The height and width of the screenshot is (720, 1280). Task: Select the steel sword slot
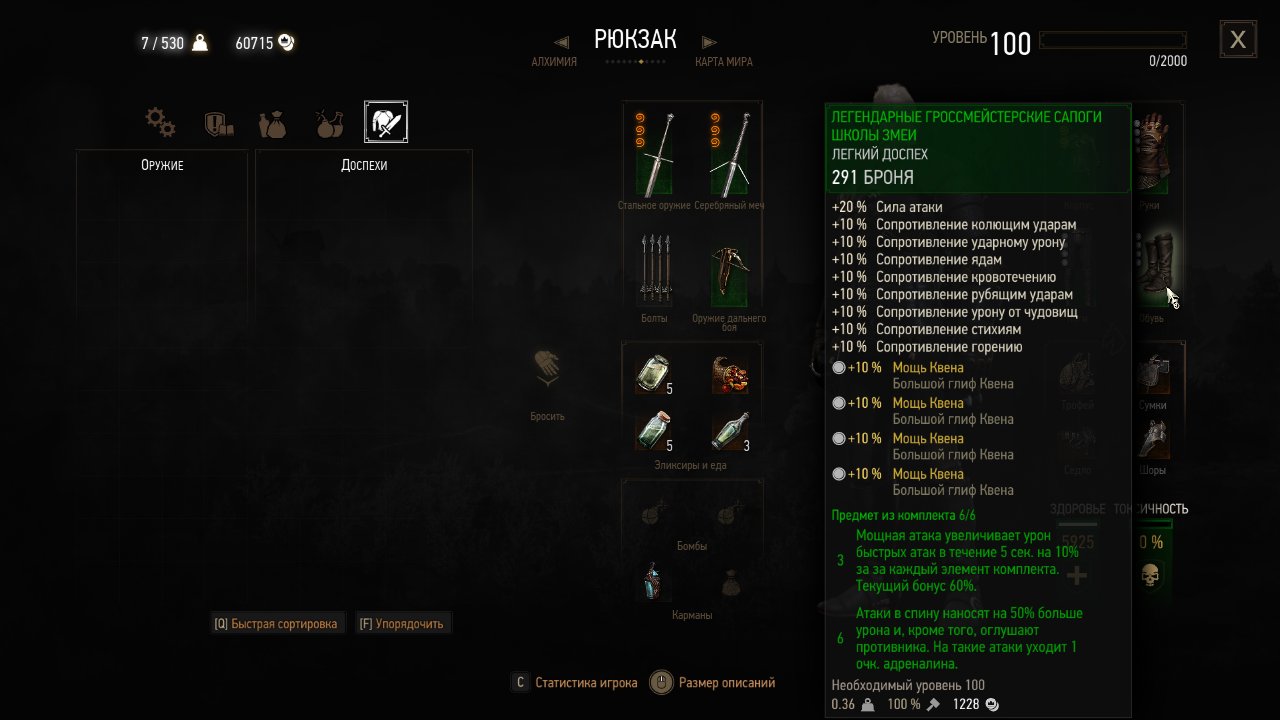655,154
